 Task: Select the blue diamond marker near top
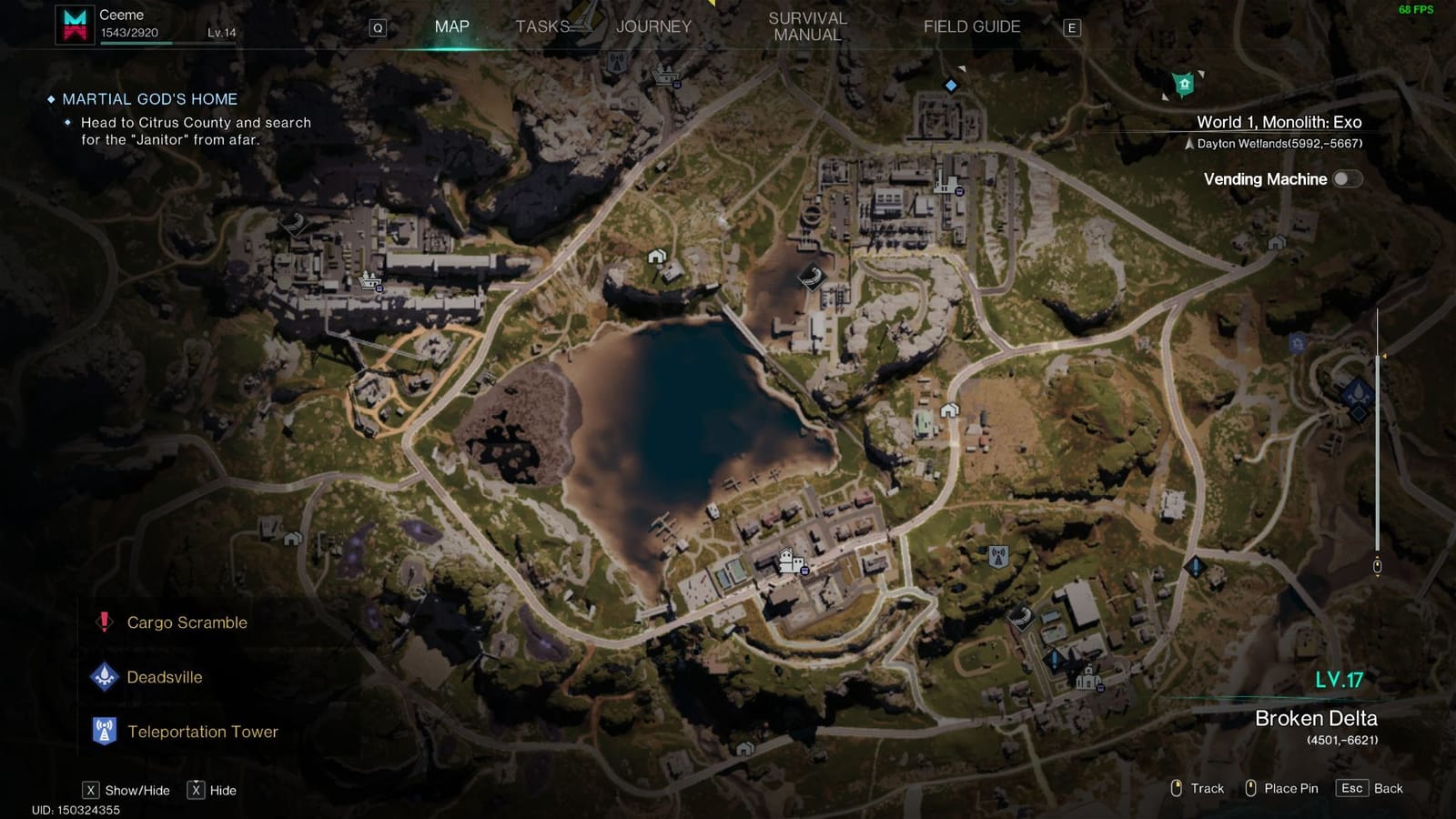pos(950,86)
